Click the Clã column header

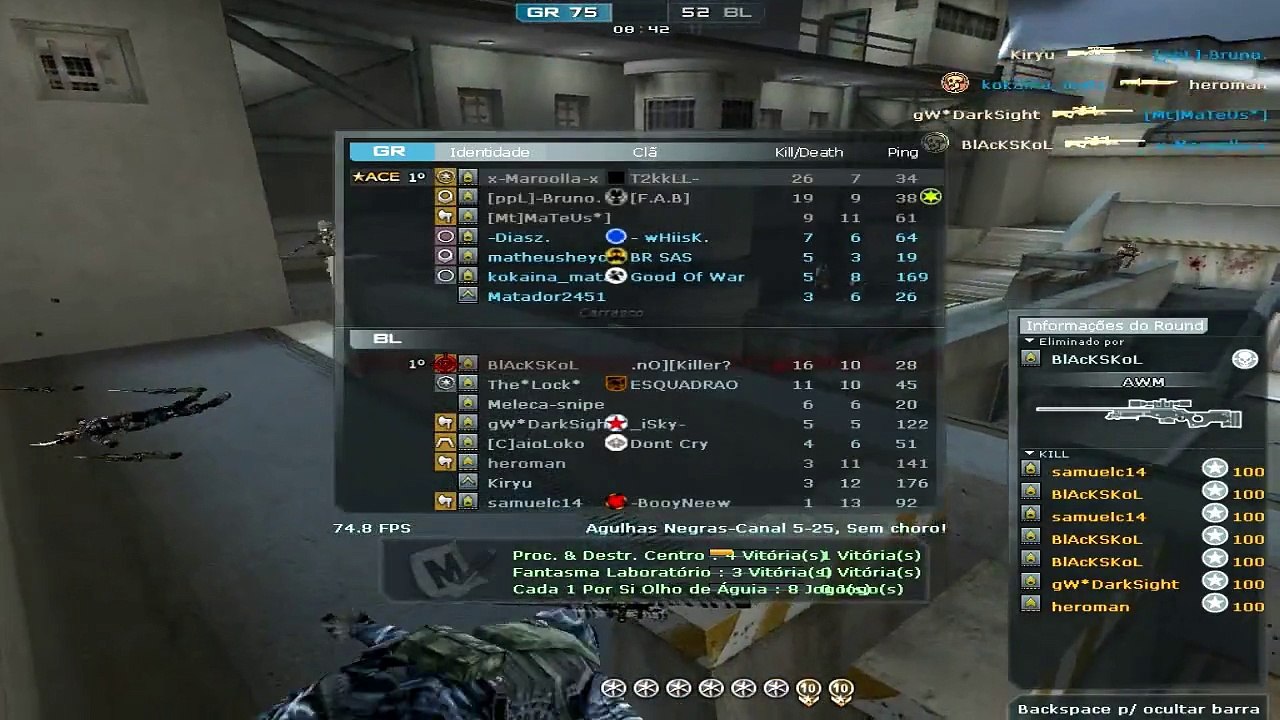coord(645,152)
